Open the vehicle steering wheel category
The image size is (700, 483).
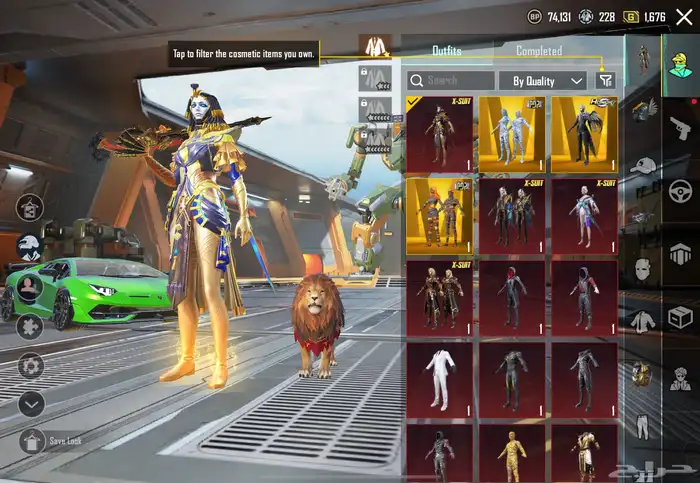[x=681, y=189]
